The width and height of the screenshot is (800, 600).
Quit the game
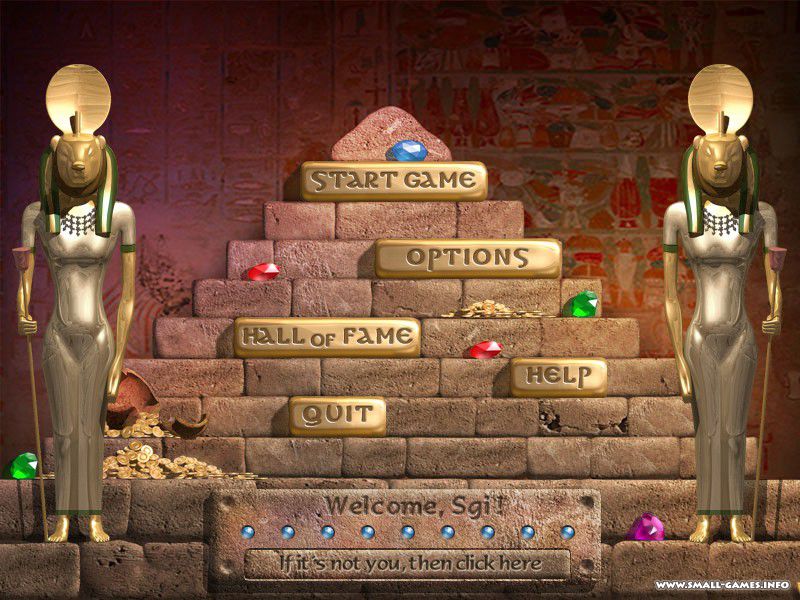pyautogui.click(x=337, y=415)
